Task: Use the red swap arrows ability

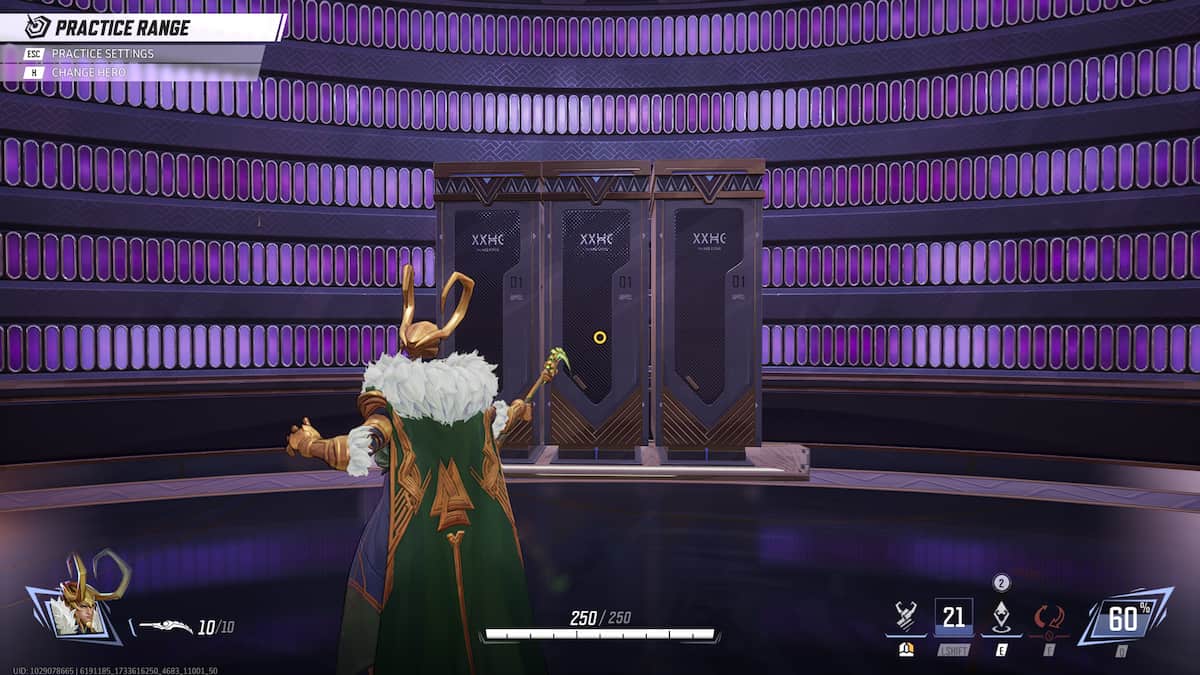Action: pos(1048,617)
